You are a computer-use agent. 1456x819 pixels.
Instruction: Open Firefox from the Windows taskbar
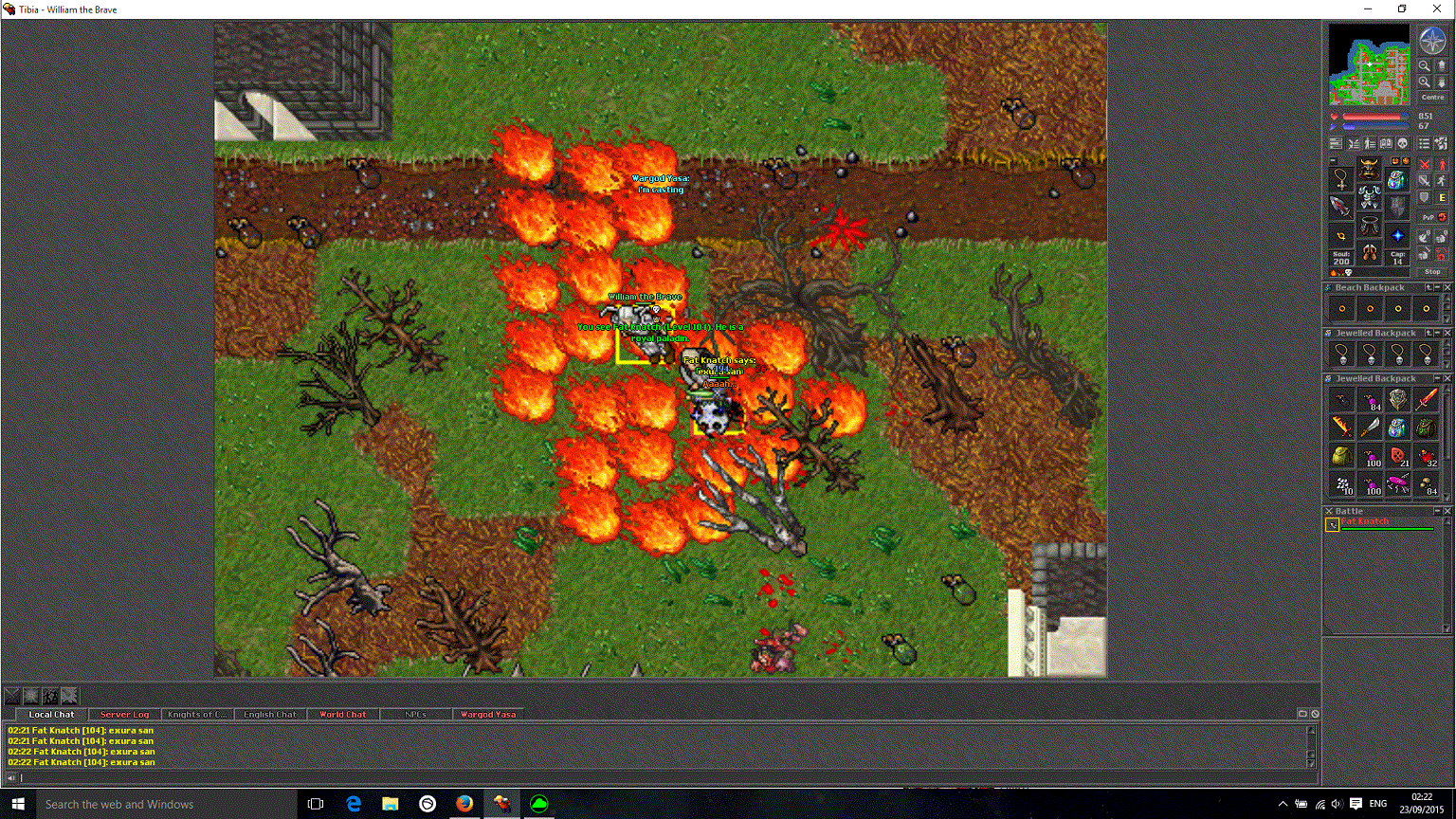click(464, 804)
